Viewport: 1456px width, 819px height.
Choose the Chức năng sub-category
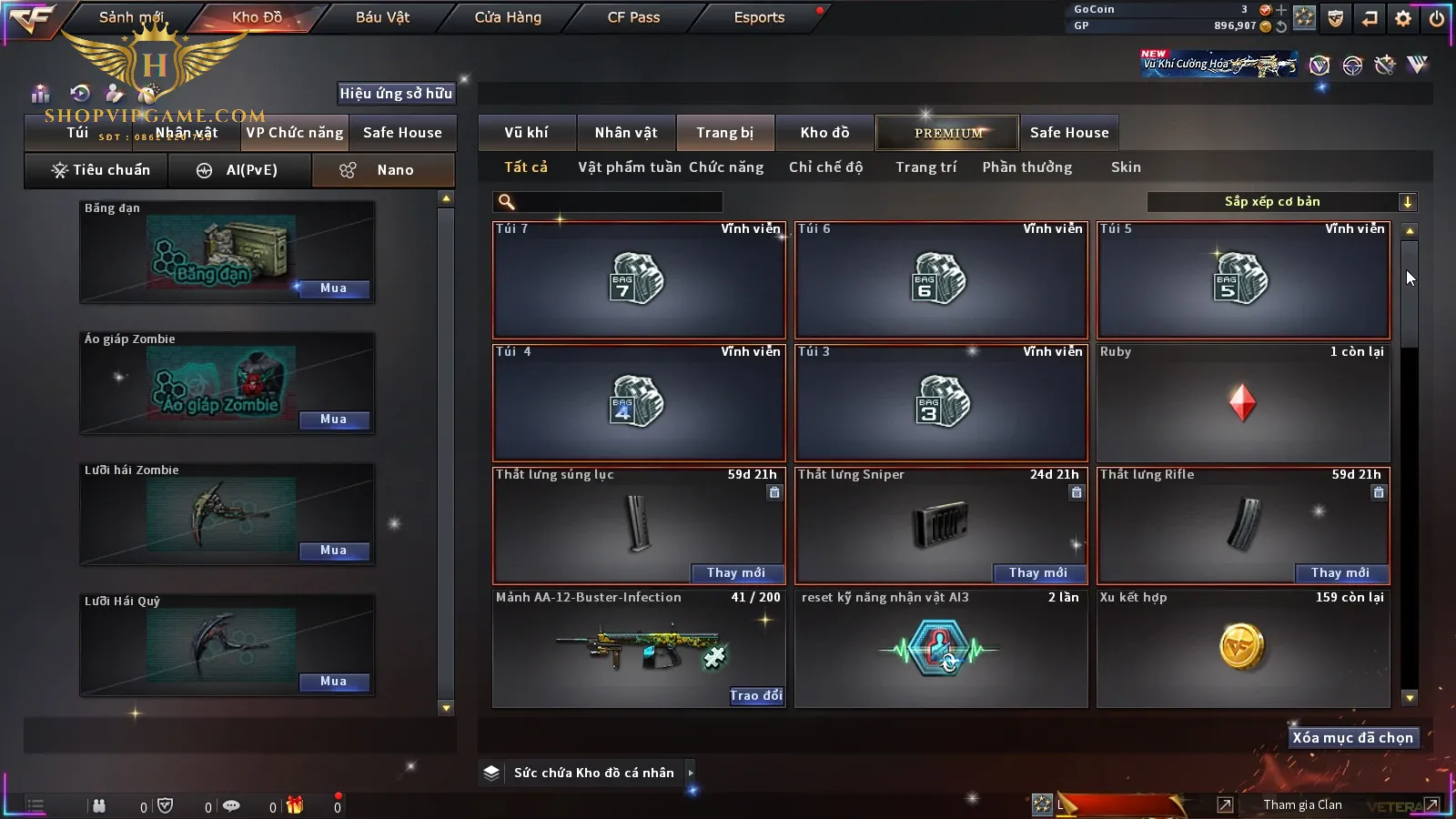pos(726,167)
